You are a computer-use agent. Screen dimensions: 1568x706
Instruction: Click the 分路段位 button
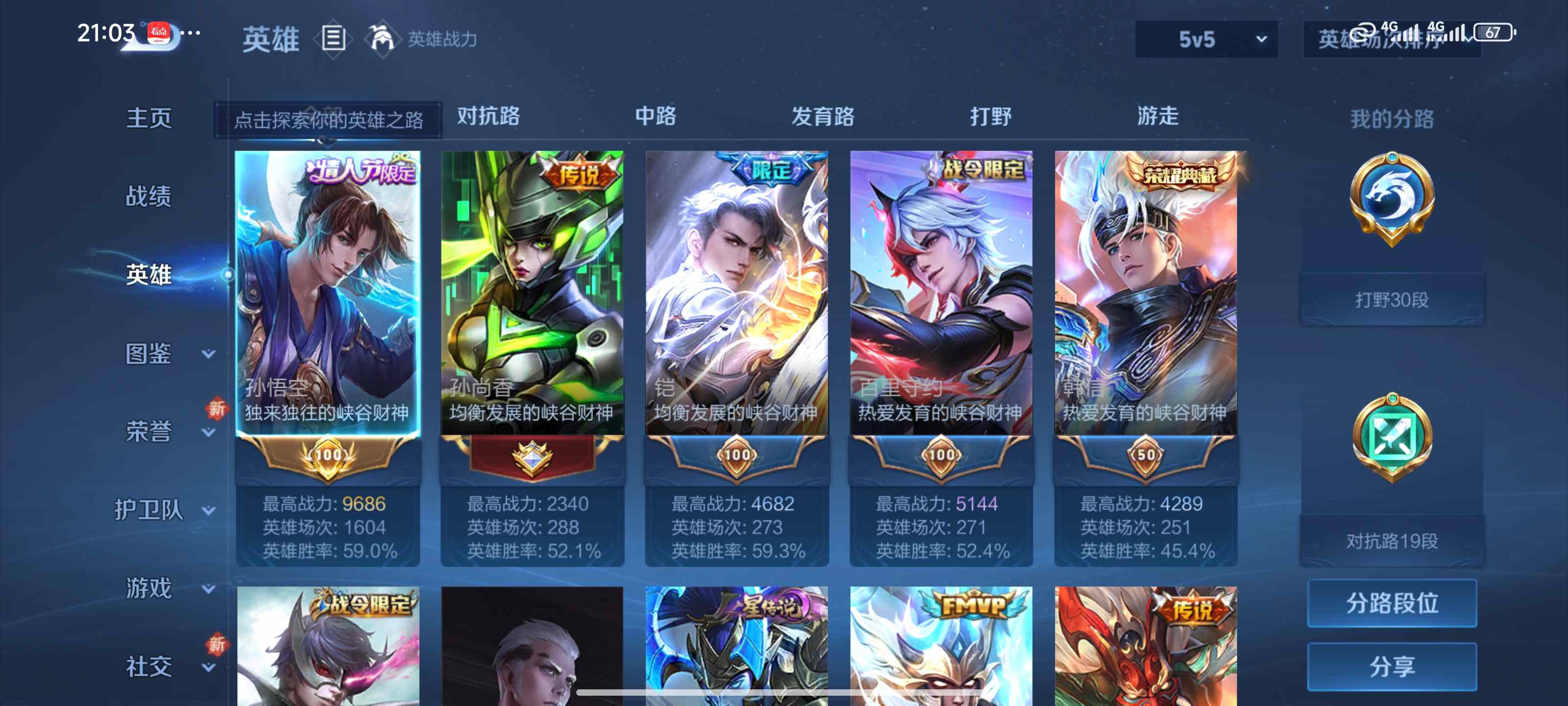1392,603
